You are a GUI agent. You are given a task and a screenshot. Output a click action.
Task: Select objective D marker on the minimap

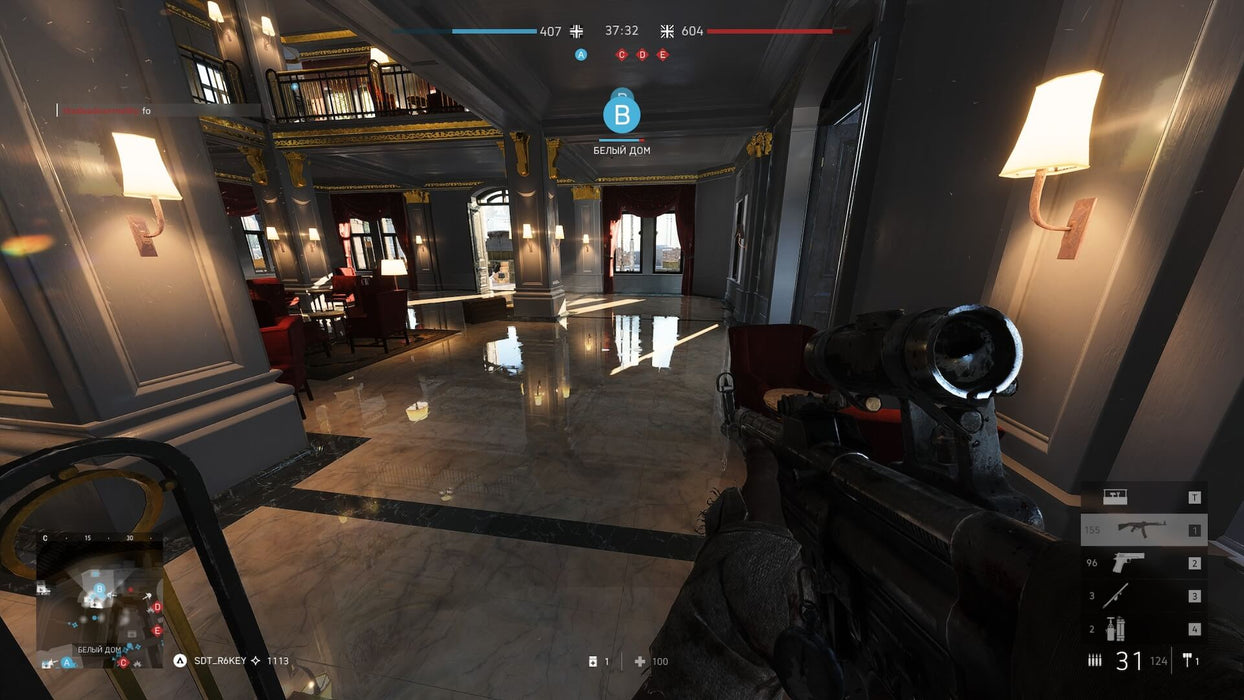coord(157,607)
